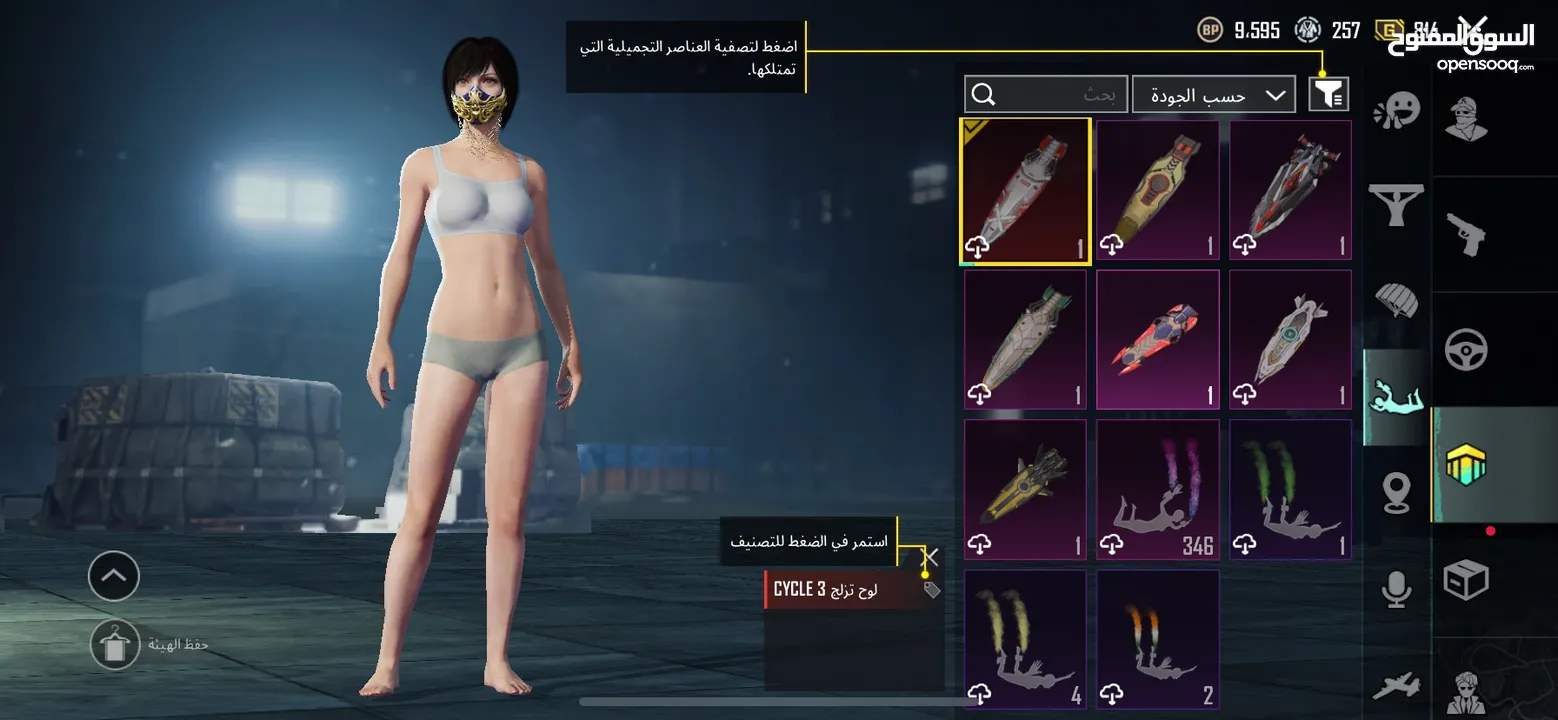
Task: Select the highlighted skateboard skin with yellow border
Action: [x=1024, y=190]
